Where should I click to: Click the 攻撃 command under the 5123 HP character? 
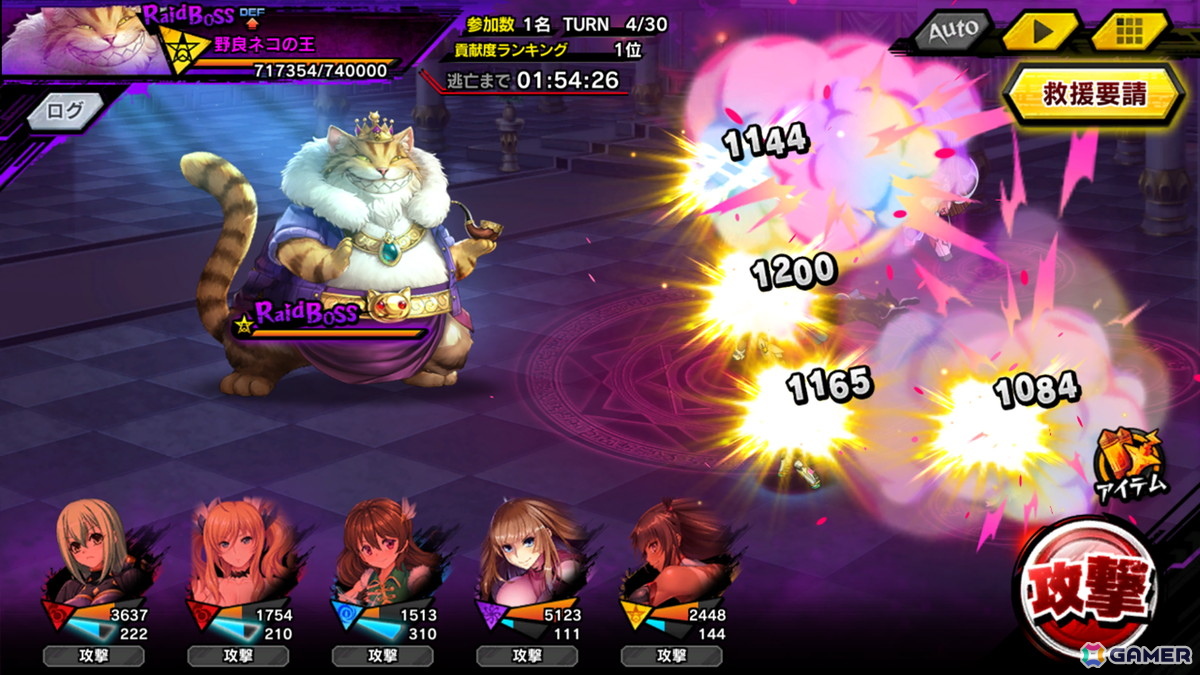tap(526, 656)
